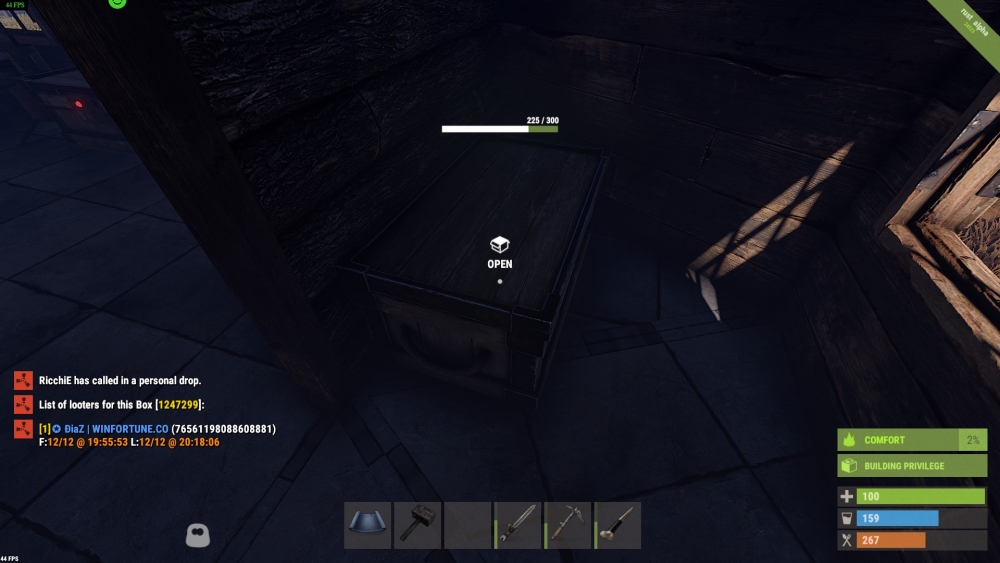
Task: Equip the salvaged hammer hotbar slot
Action: (x=618, y=525)
